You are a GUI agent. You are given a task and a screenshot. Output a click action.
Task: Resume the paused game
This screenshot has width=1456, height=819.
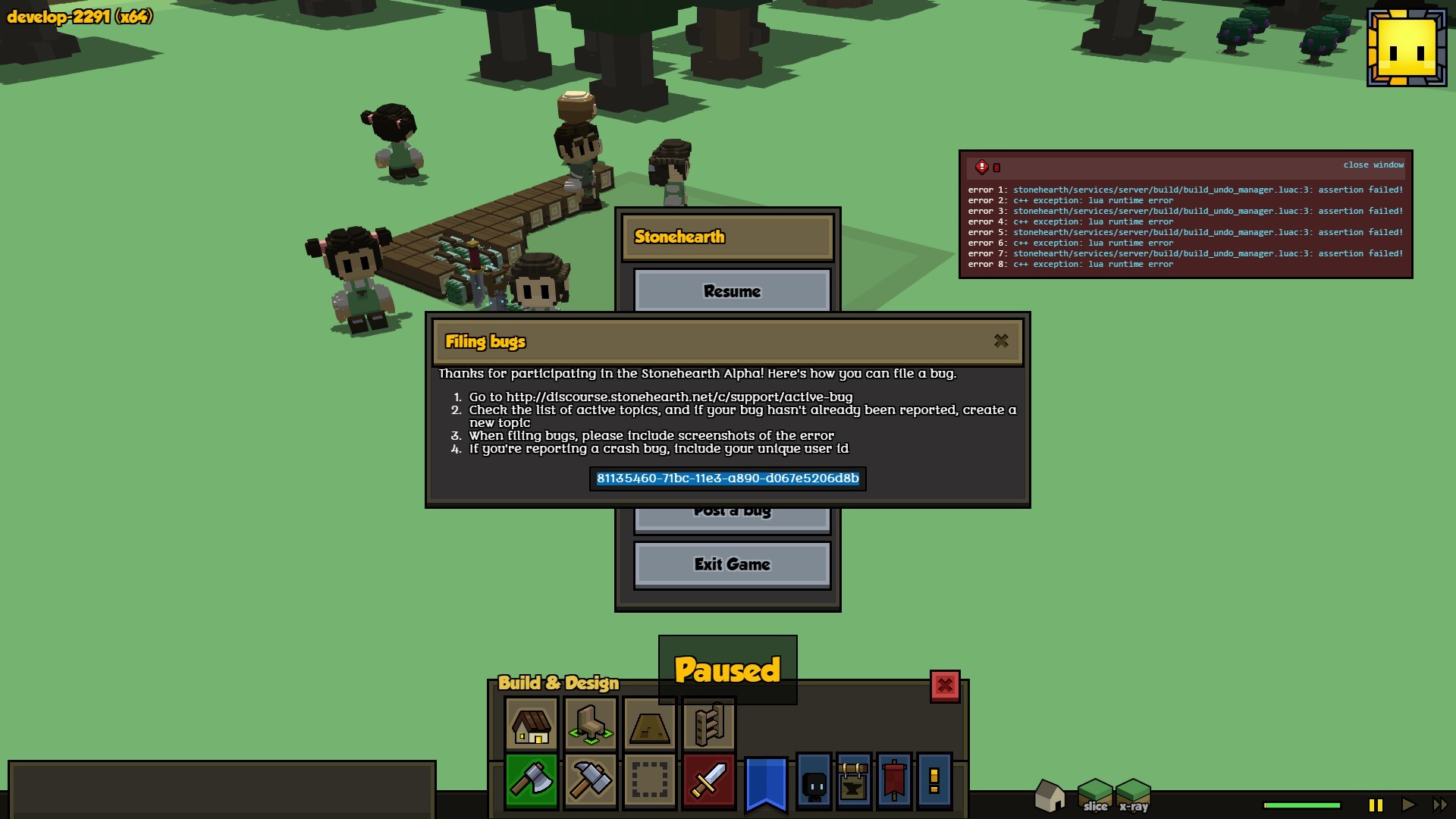732,291
